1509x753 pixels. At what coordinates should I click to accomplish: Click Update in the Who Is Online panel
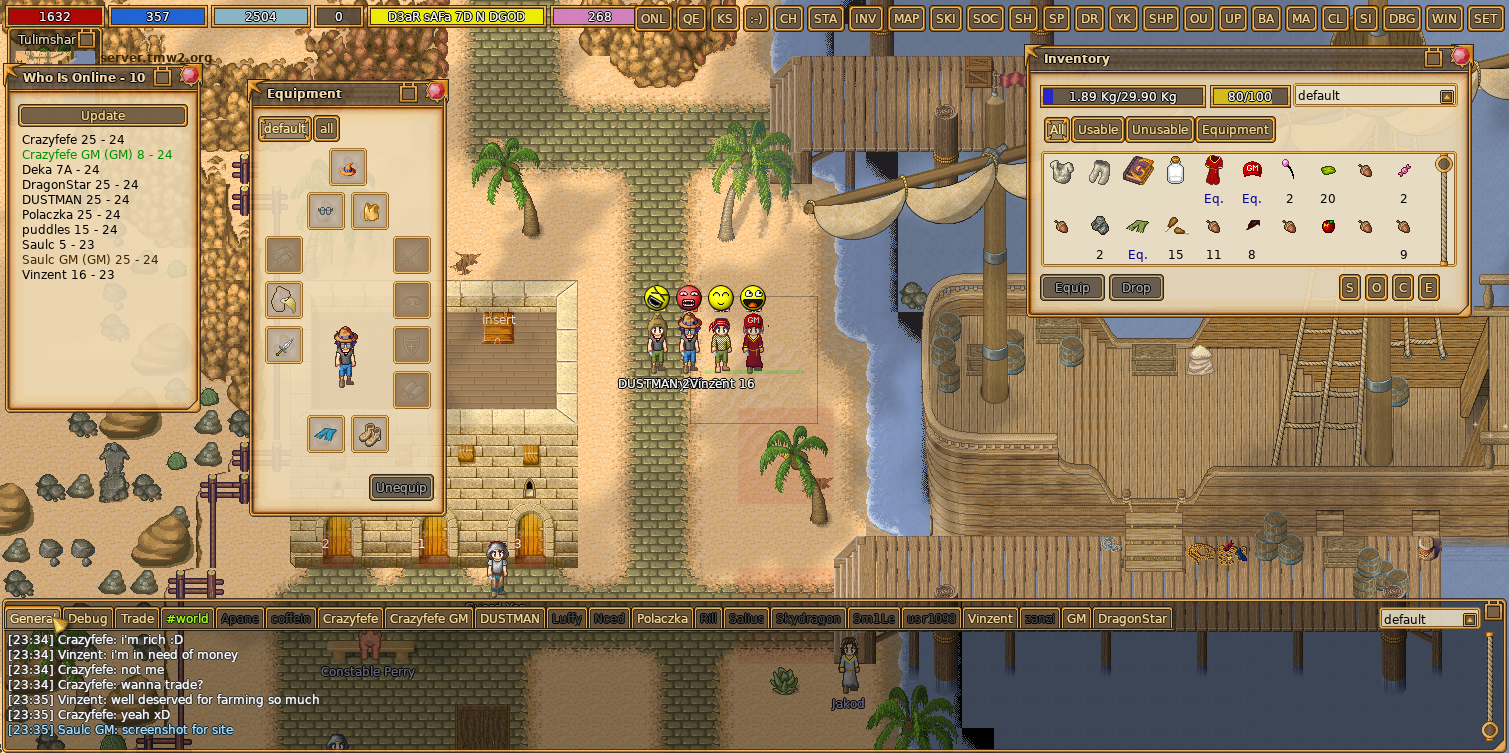click(102, 115)
